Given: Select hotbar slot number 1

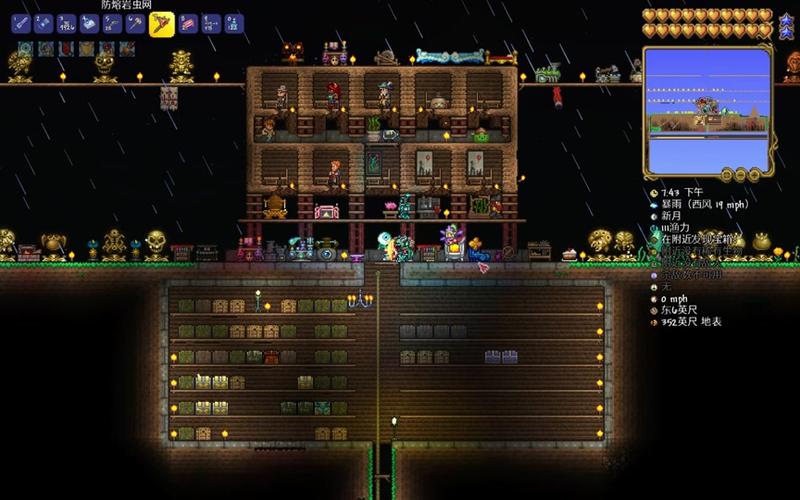Looking at the screenshot, I should pos(21,23).
